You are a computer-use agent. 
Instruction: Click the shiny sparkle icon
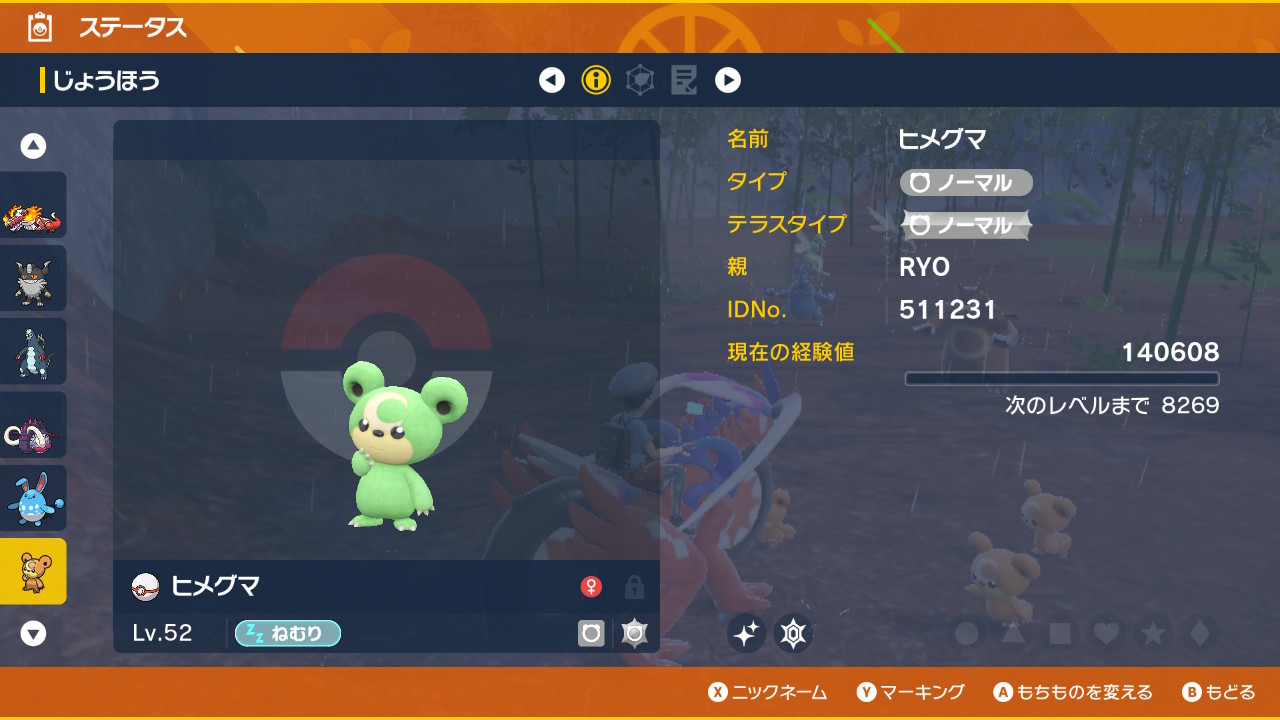(746, 633)
